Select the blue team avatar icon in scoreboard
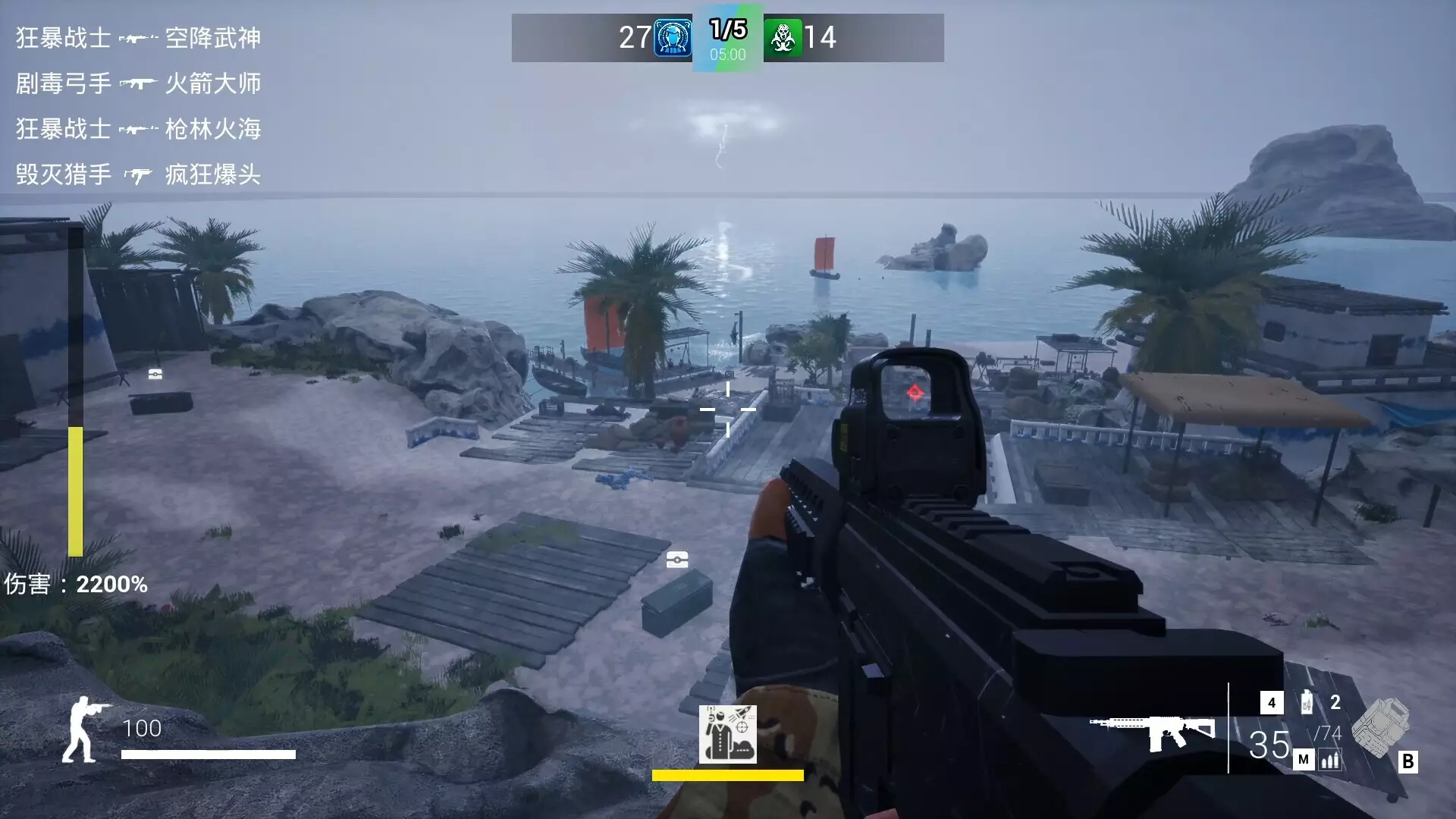 (673, 38)
